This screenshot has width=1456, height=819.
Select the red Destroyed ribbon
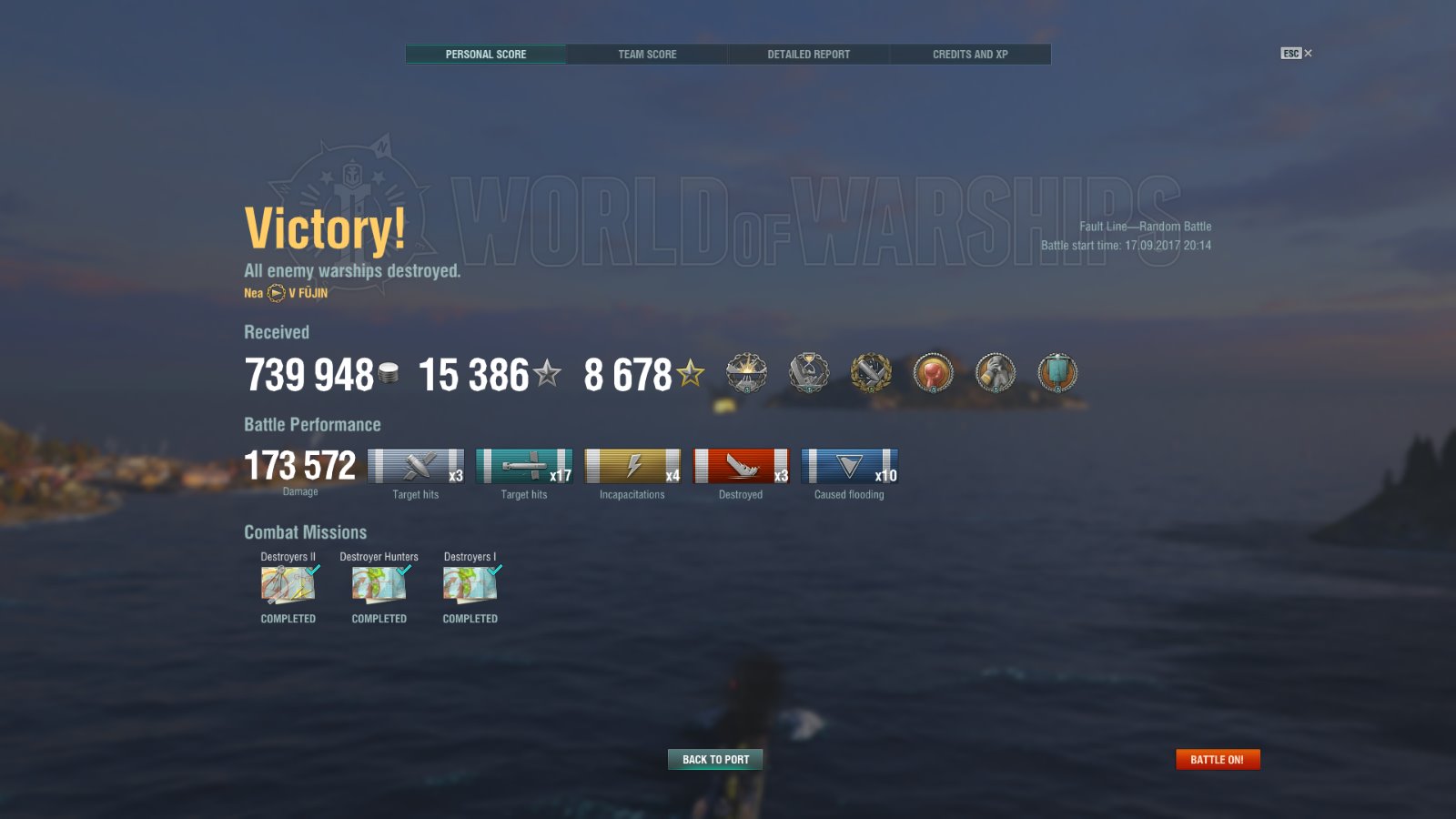click(x=741, y=466)
